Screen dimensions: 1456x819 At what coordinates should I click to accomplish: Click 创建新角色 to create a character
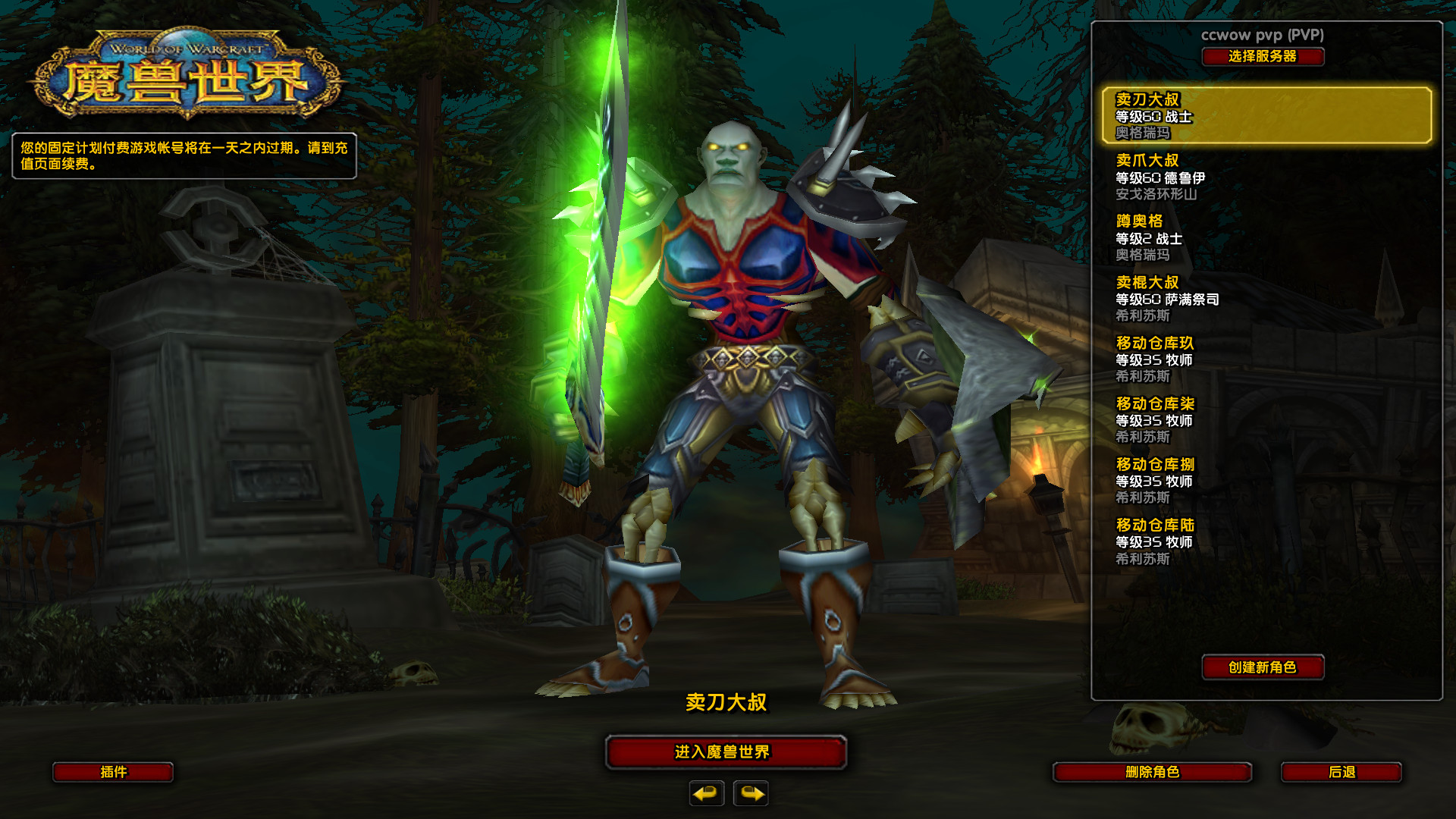coord(1263,667)
